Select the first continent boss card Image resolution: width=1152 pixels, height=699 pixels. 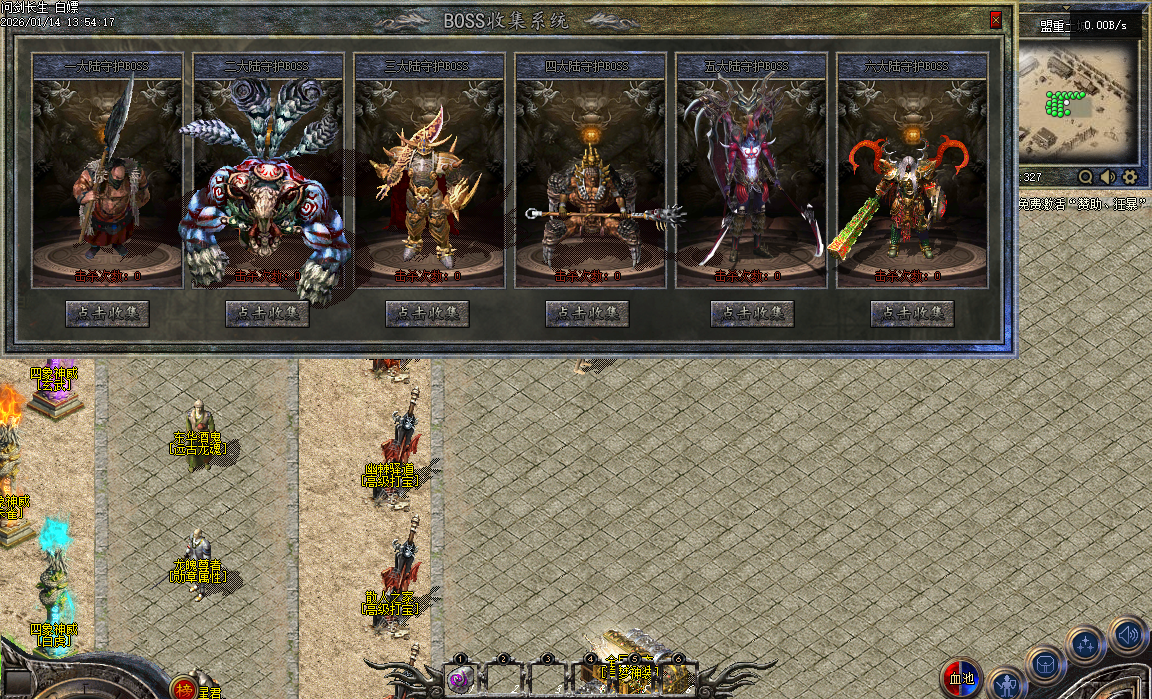click(107, 175)
